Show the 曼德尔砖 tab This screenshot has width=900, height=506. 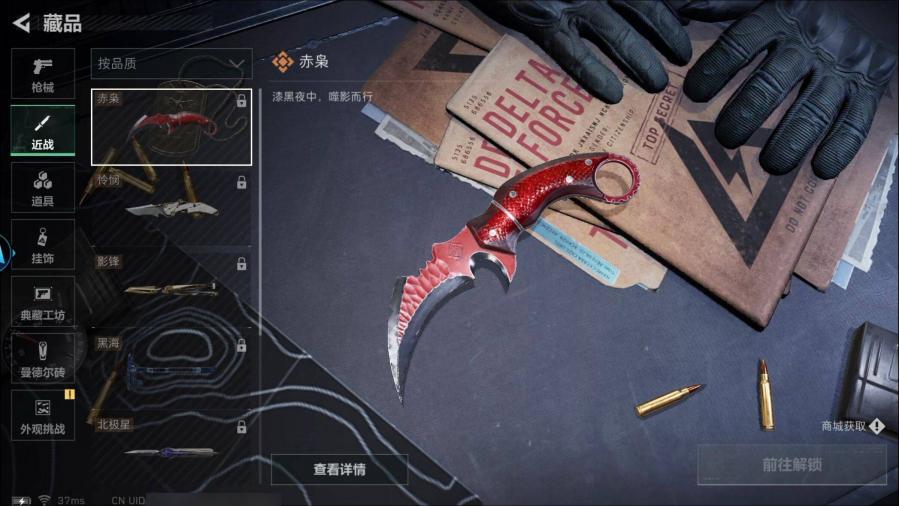click(x=42, y=358)
